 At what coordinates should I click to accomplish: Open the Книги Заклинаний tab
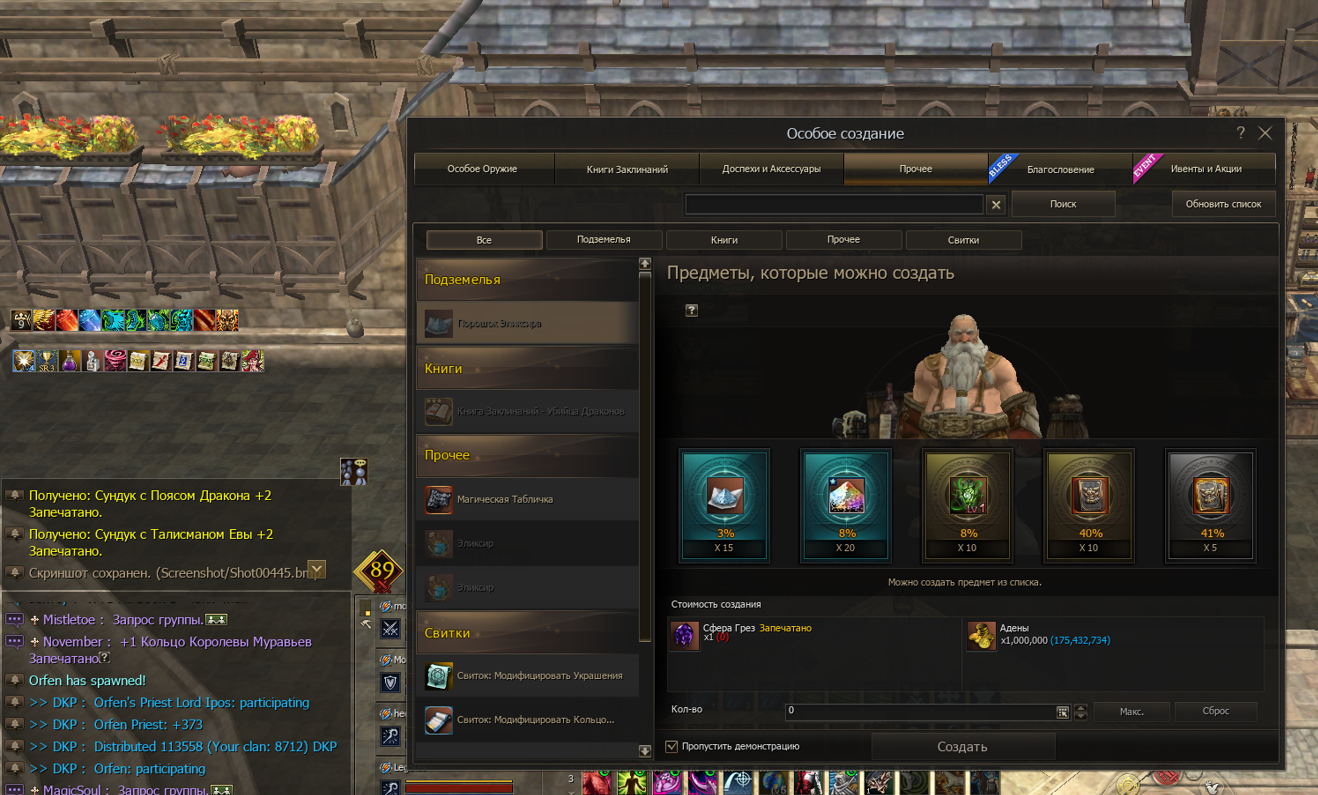(x=627, y=169)
